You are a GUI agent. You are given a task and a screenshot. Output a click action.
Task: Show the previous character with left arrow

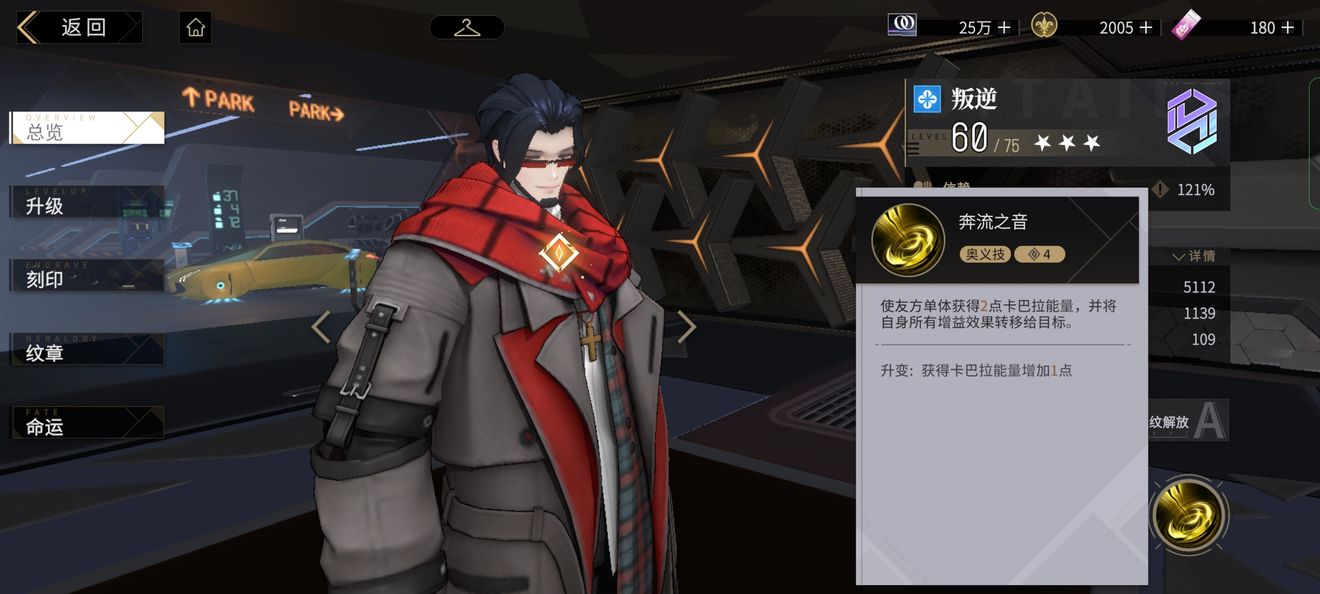pos(321,327)
